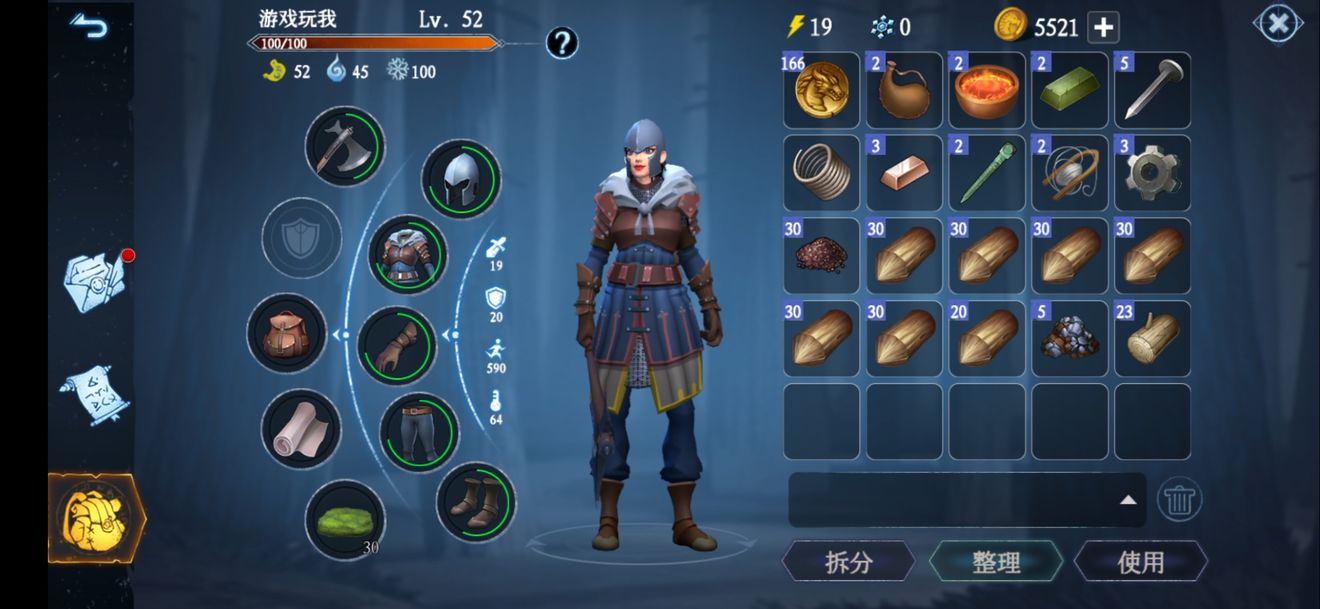Close the inventory screen

[1277, 24]
